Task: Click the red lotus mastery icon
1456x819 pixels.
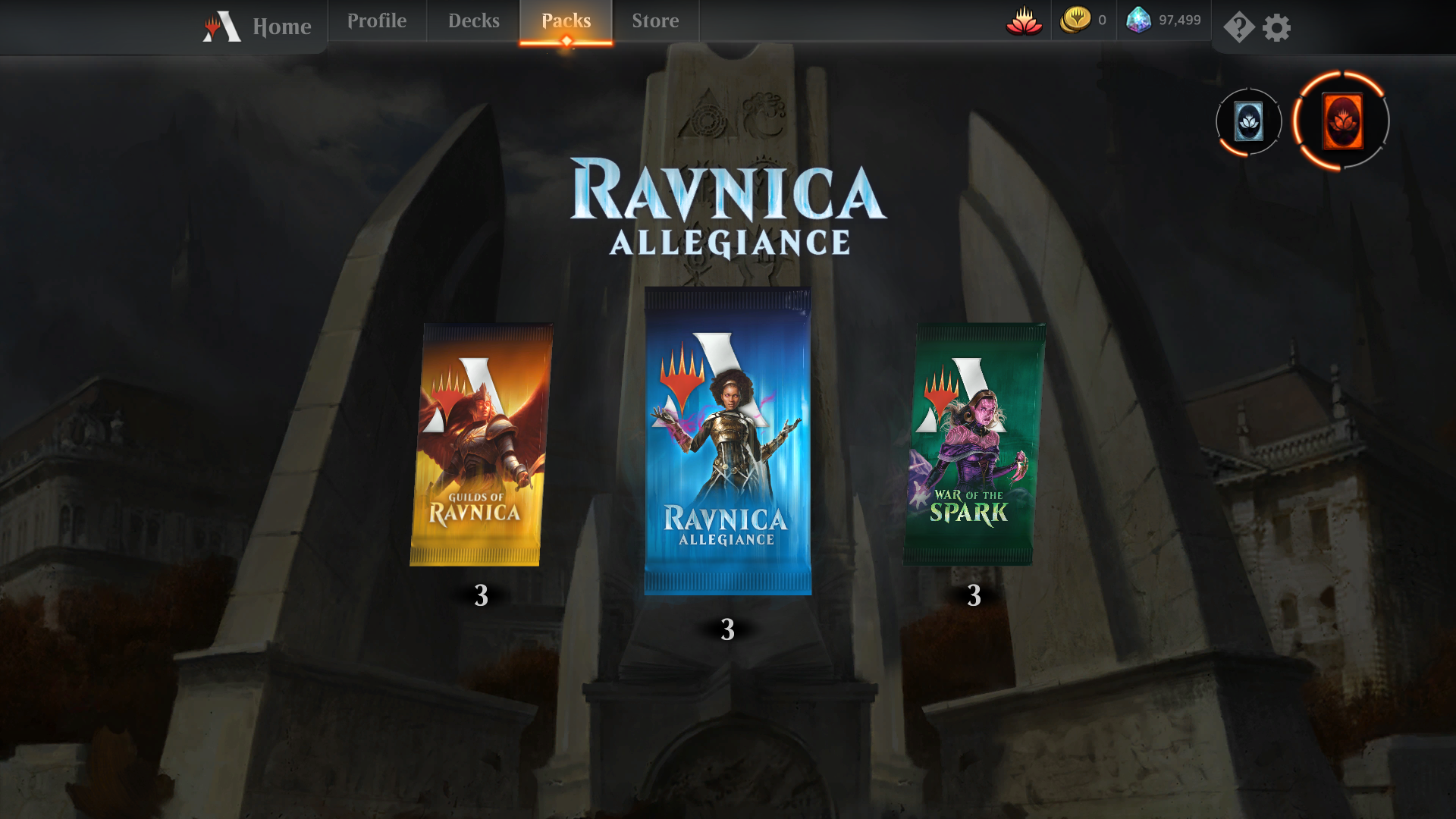Action: click(x=1024, y=21)
